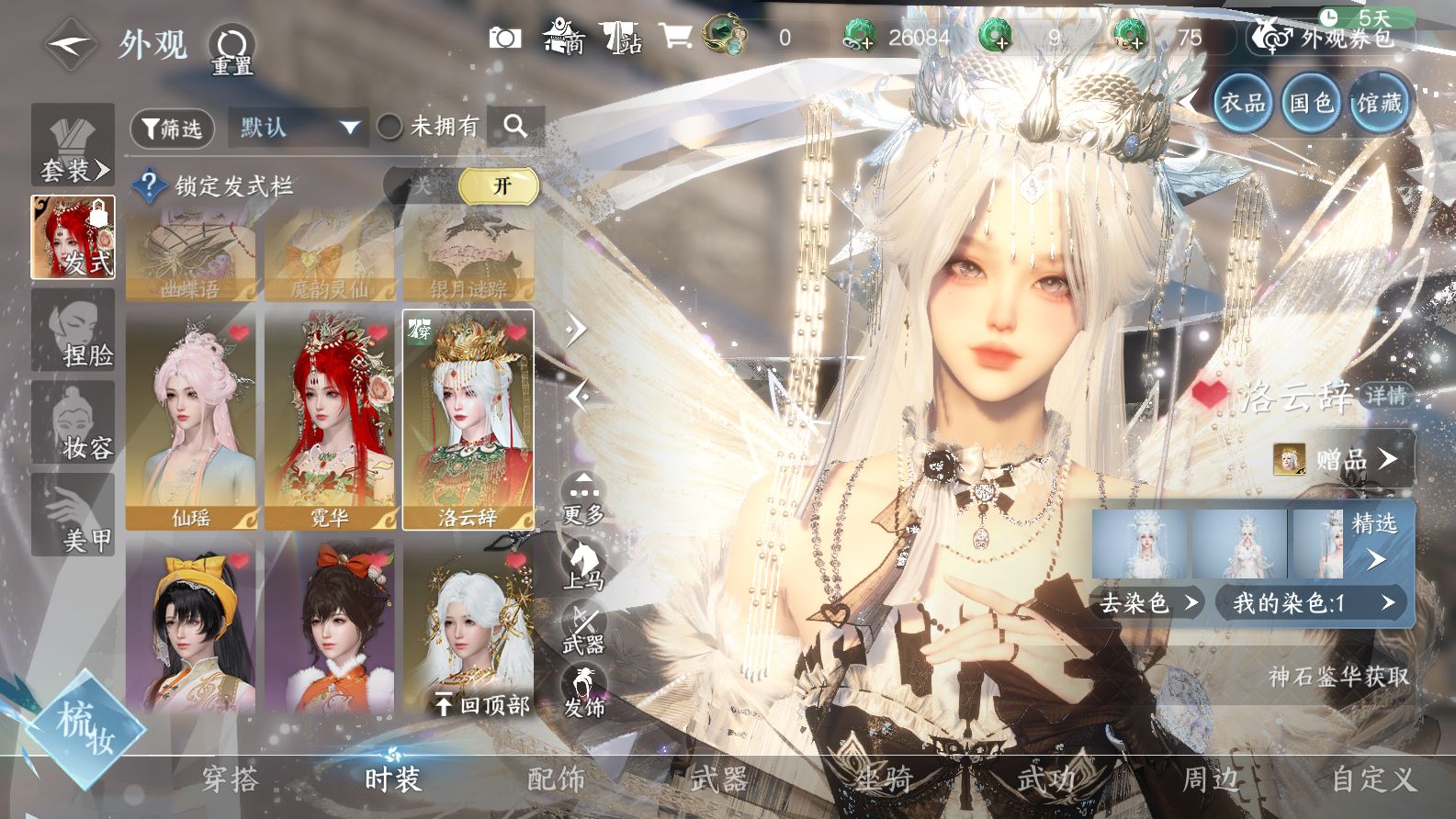Open hairstyle search with magnifier icon
1456x819 pixels.
[x=515, y=127]
